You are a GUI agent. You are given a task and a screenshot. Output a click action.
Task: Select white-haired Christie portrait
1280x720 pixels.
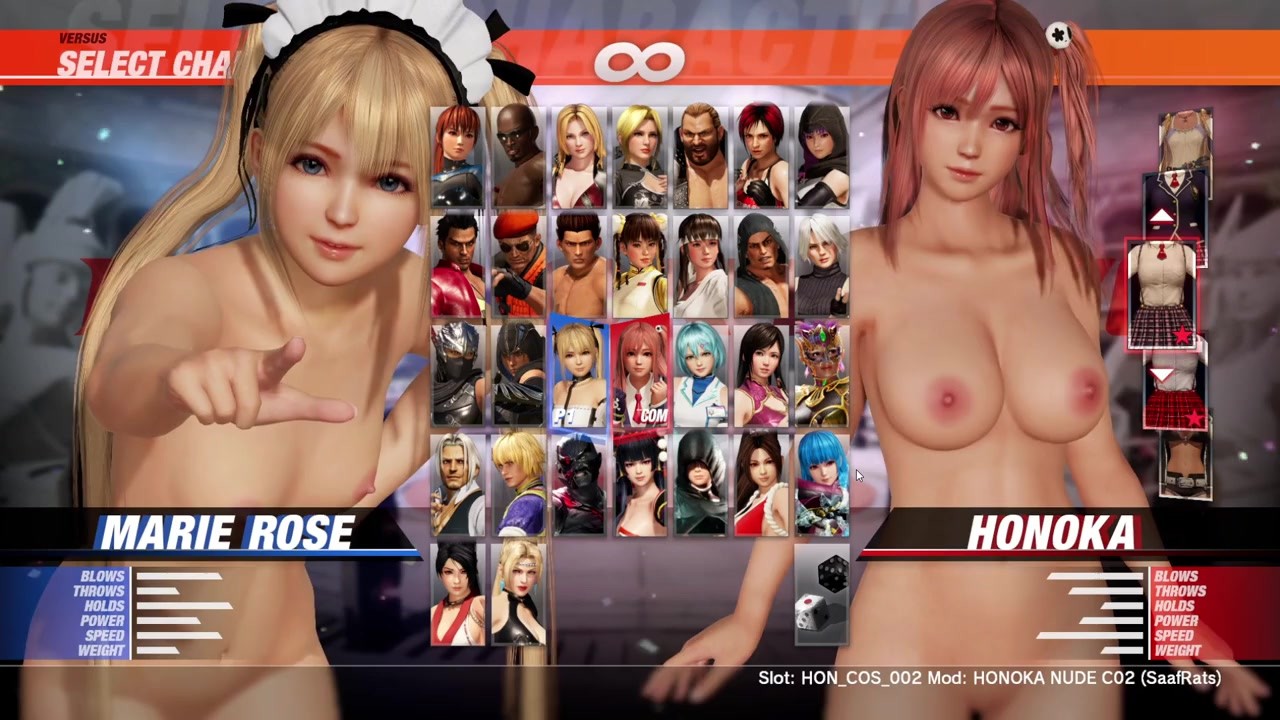coord(822,266)
